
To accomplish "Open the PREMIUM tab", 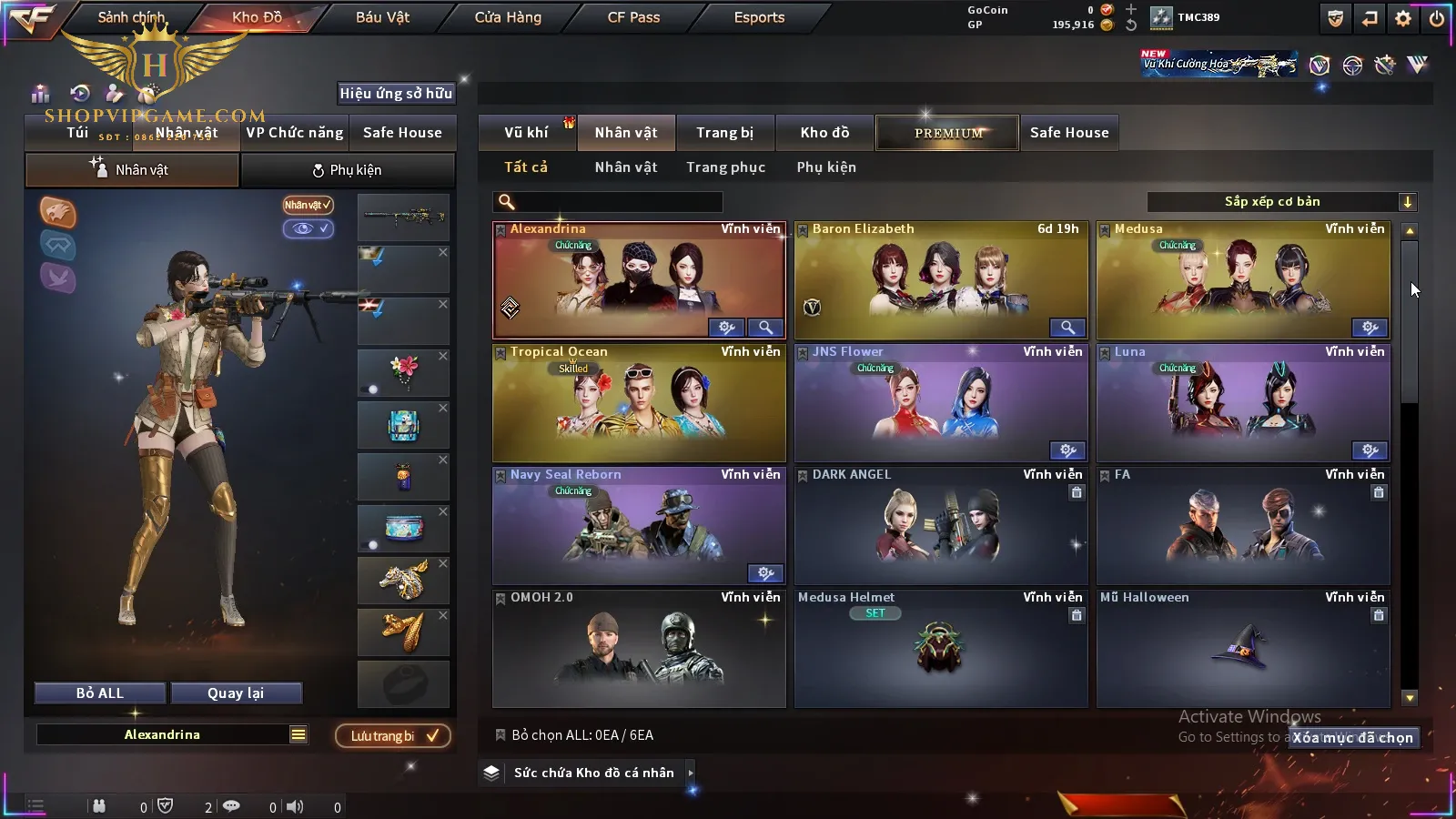I will [x=947, y=133].
